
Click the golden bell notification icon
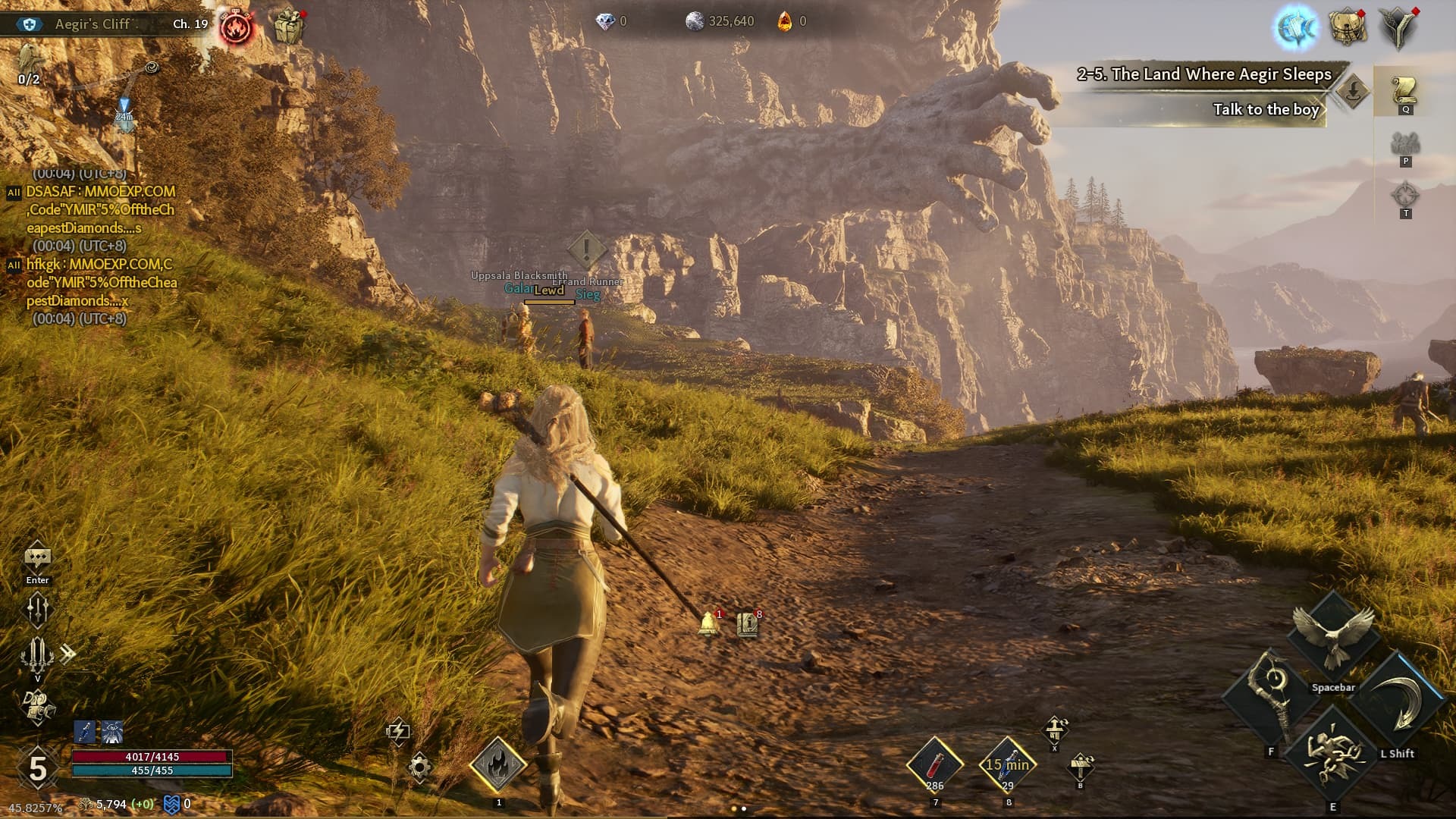point(708,623)
